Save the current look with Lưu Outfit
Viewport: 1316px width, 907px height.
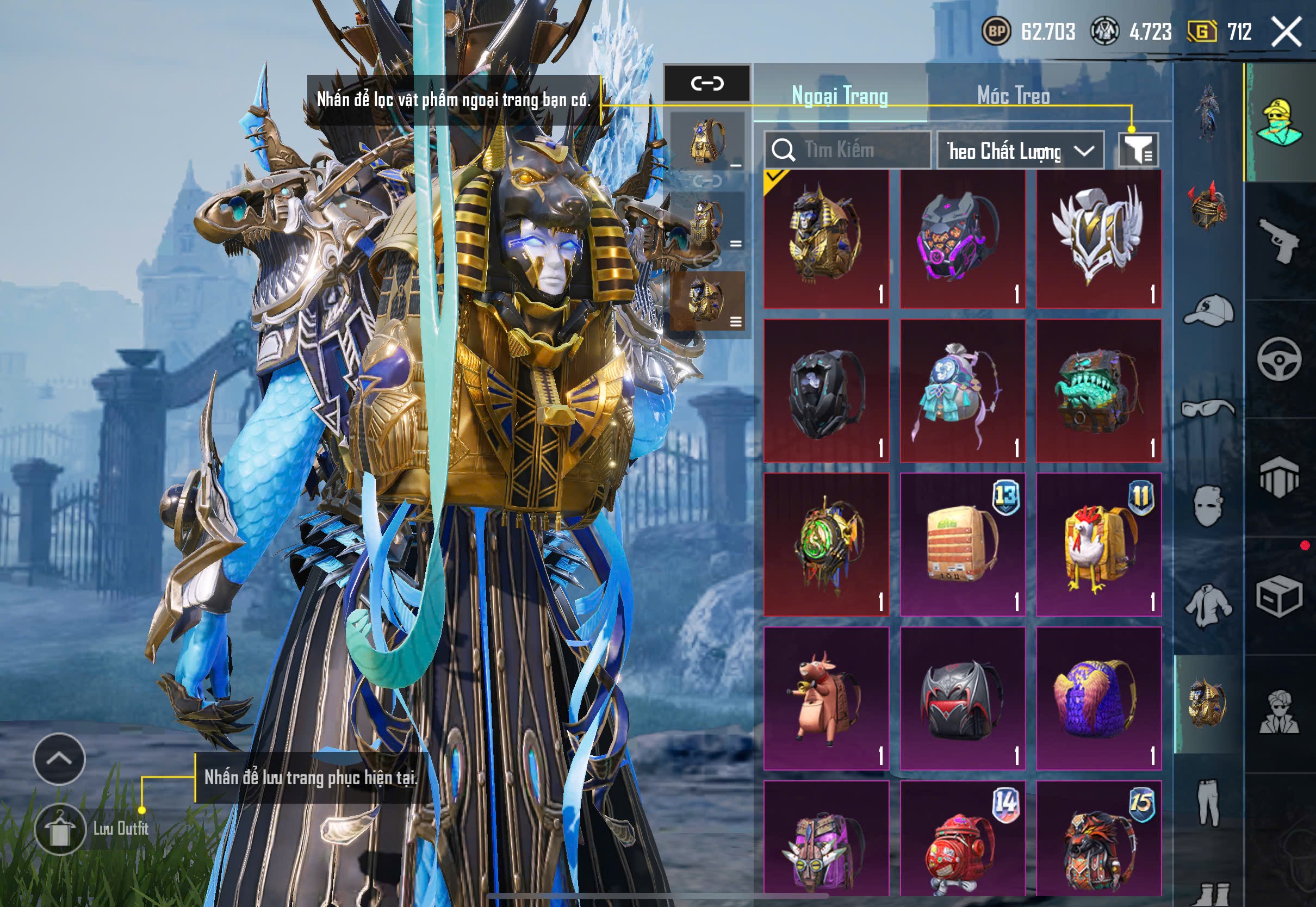pos(60,830)
